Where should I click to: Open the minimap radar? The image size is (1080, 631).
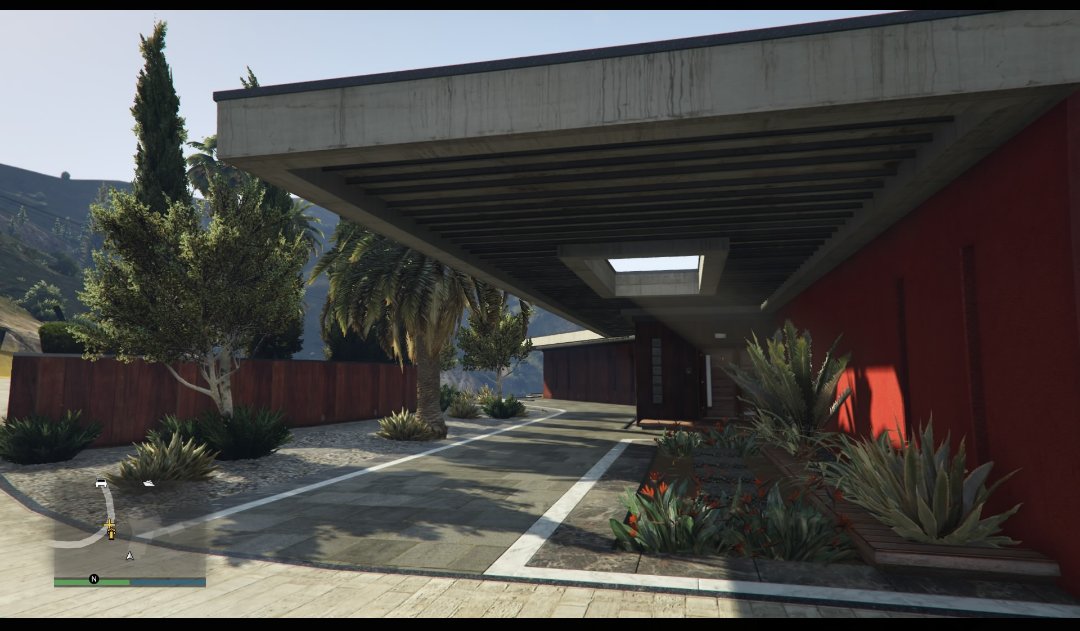click(129, 530)
